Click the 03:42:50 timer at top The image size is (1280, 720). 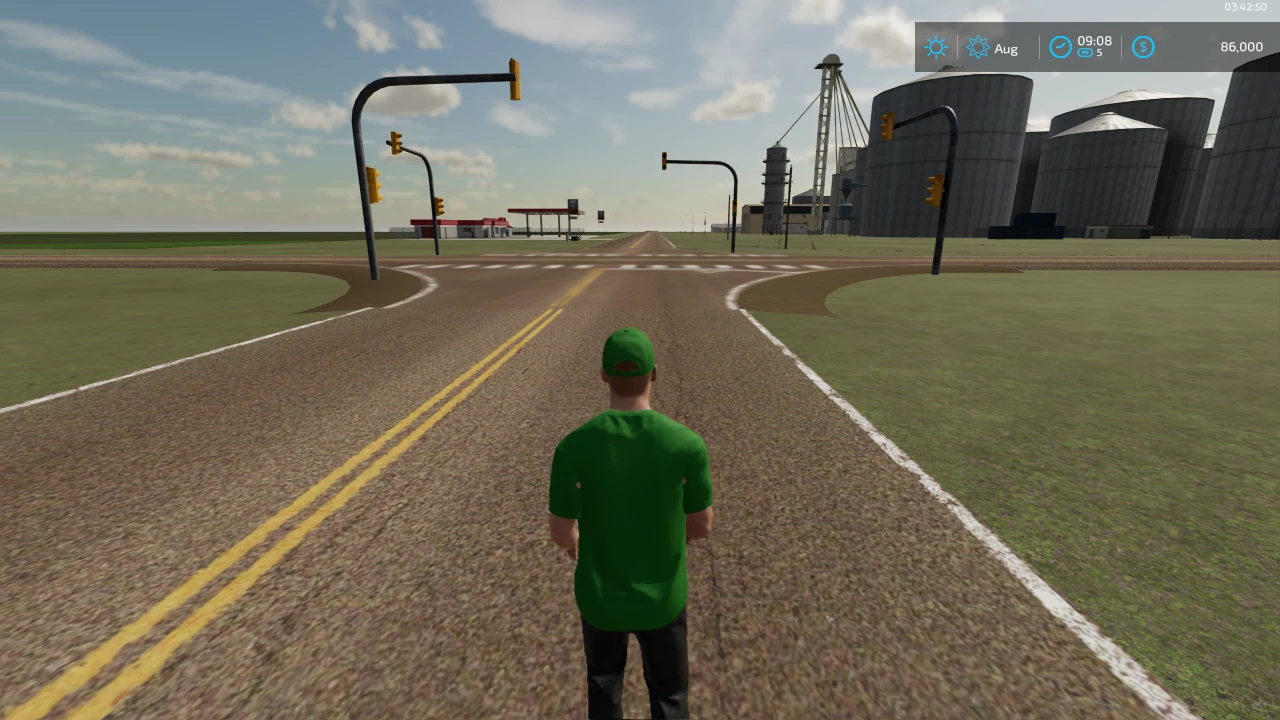coord(1244,6)
